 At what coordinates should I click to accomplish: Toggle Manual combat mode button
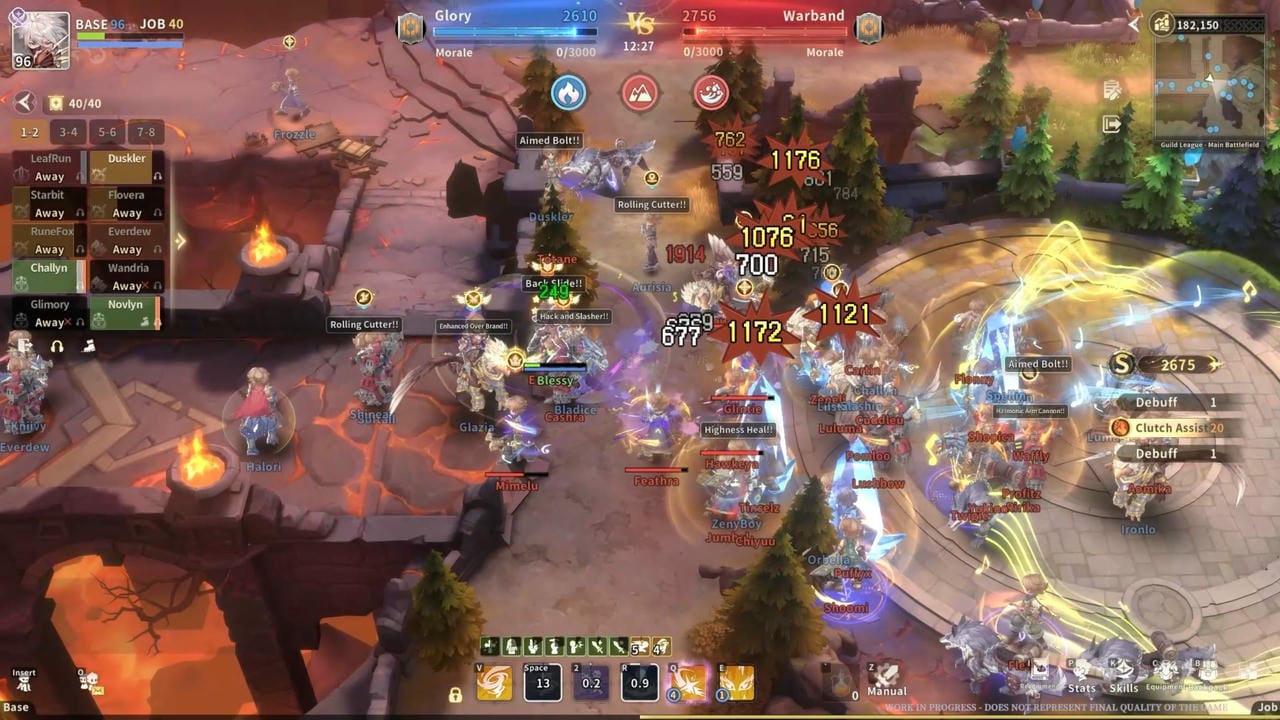click(x=886, y=679)
